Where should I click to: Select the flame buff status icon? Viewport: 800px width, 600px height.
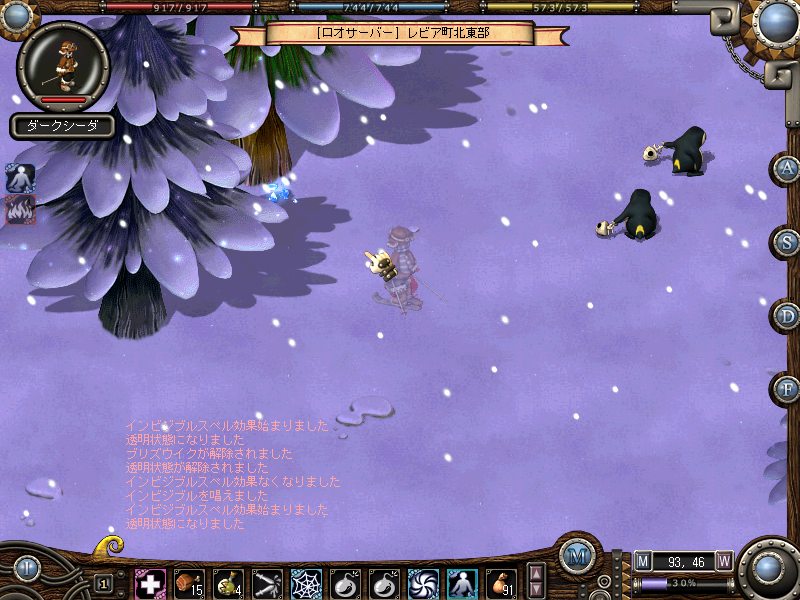click(21, 210)
